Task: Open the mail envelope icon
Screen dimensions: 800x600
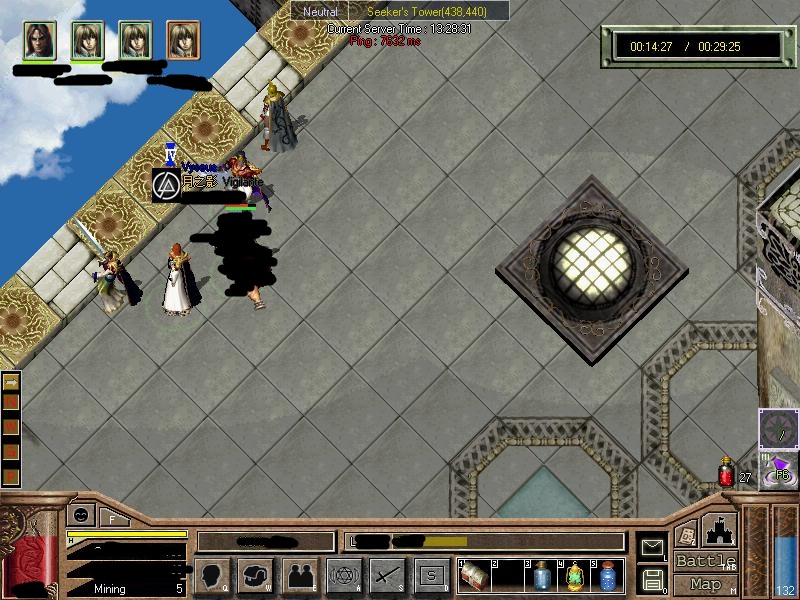Action: [652, 546]
